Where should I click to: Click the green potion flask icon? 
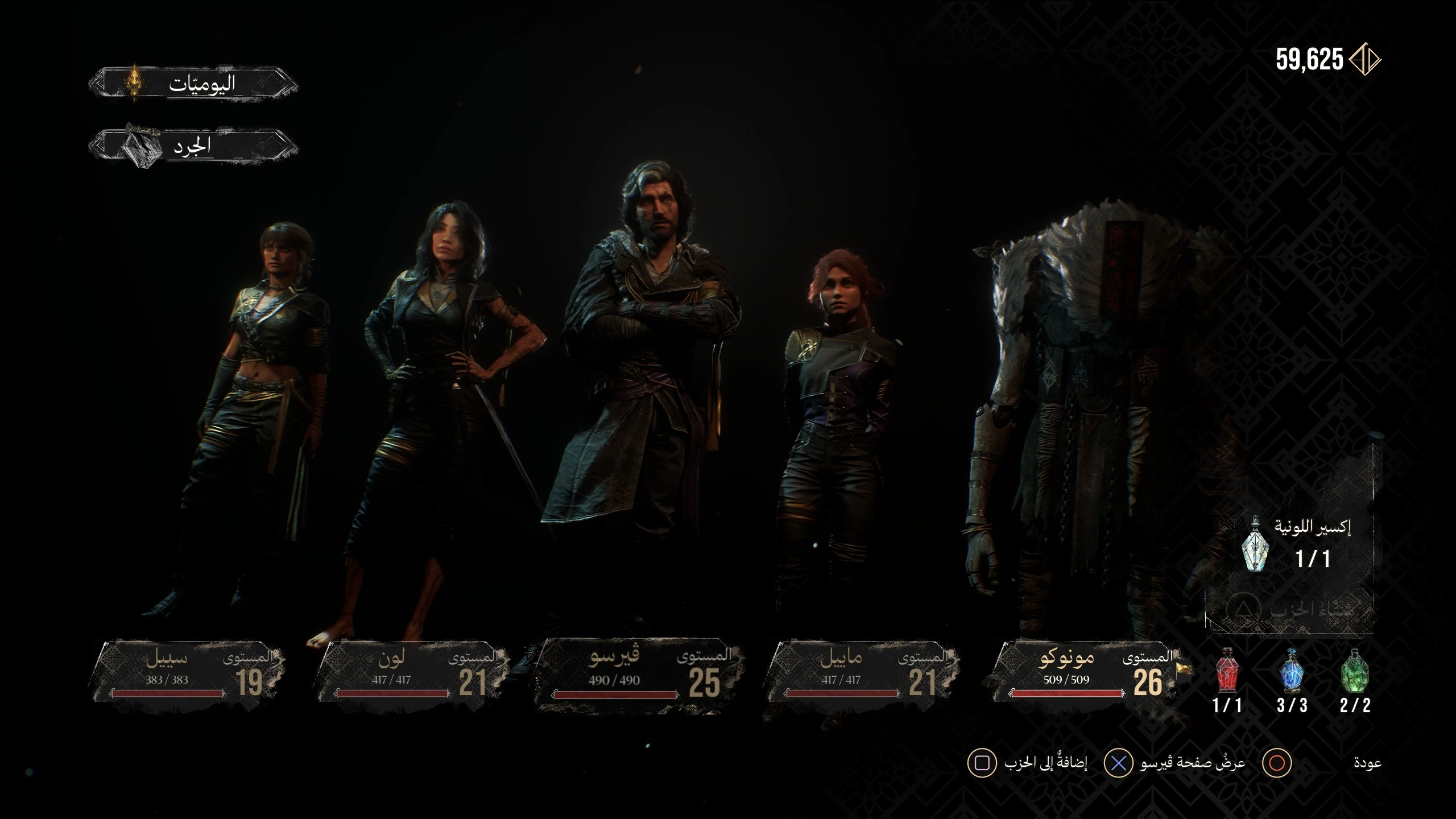[1355, 672]
